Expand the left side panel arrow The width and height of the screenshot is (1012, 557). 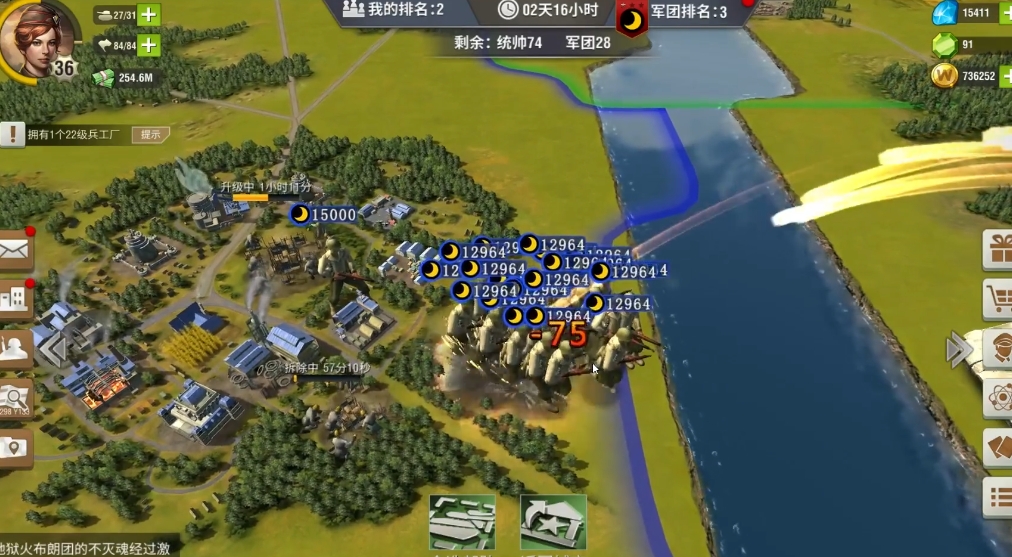[52, 350]
